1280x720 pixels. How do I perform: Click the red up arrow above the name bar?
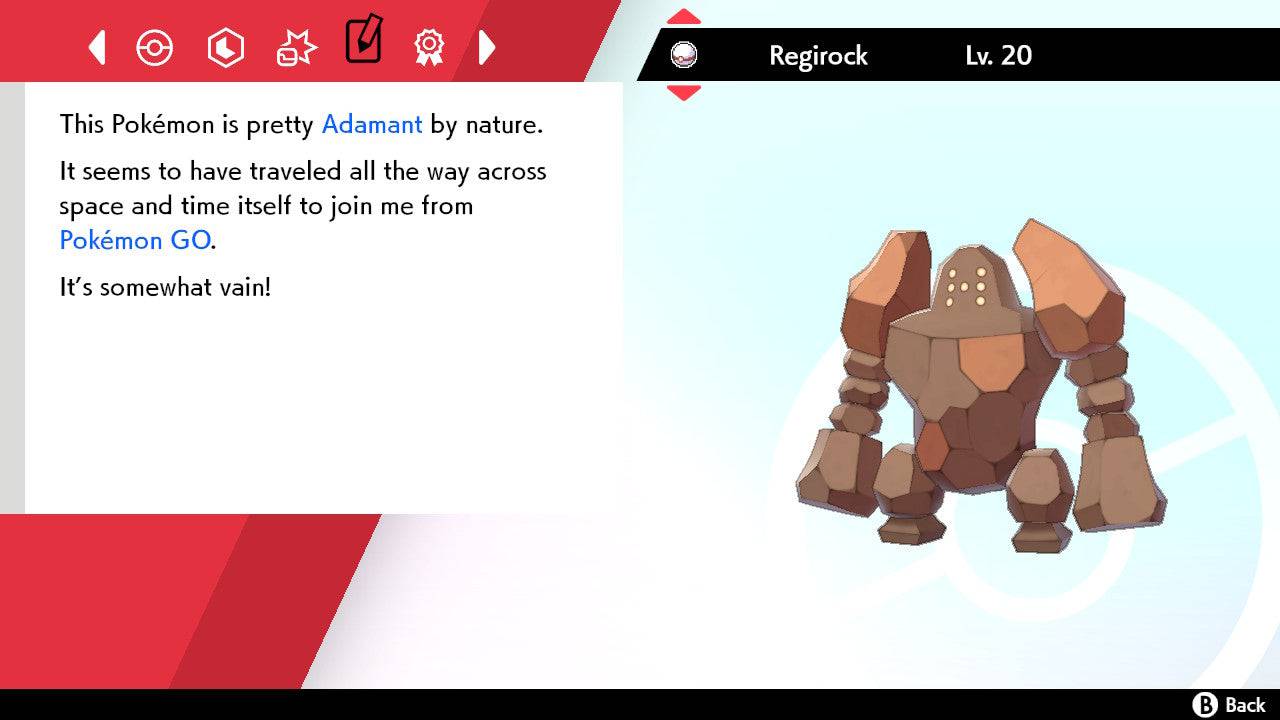click(684, 15)
